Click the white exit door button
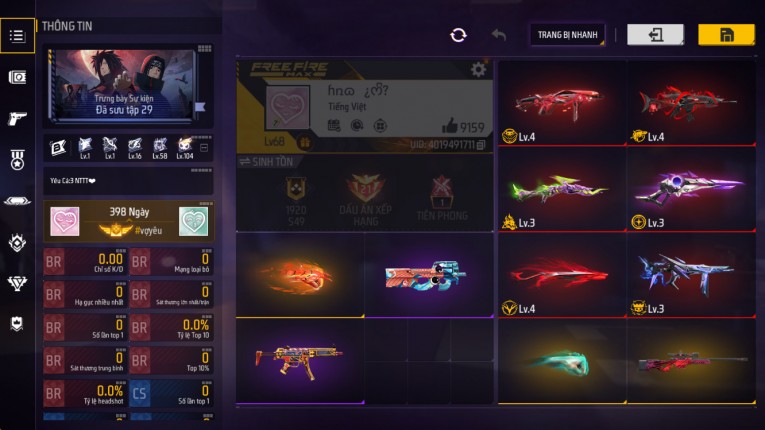Viewport: 765px width, 430px height. (655, 35)
